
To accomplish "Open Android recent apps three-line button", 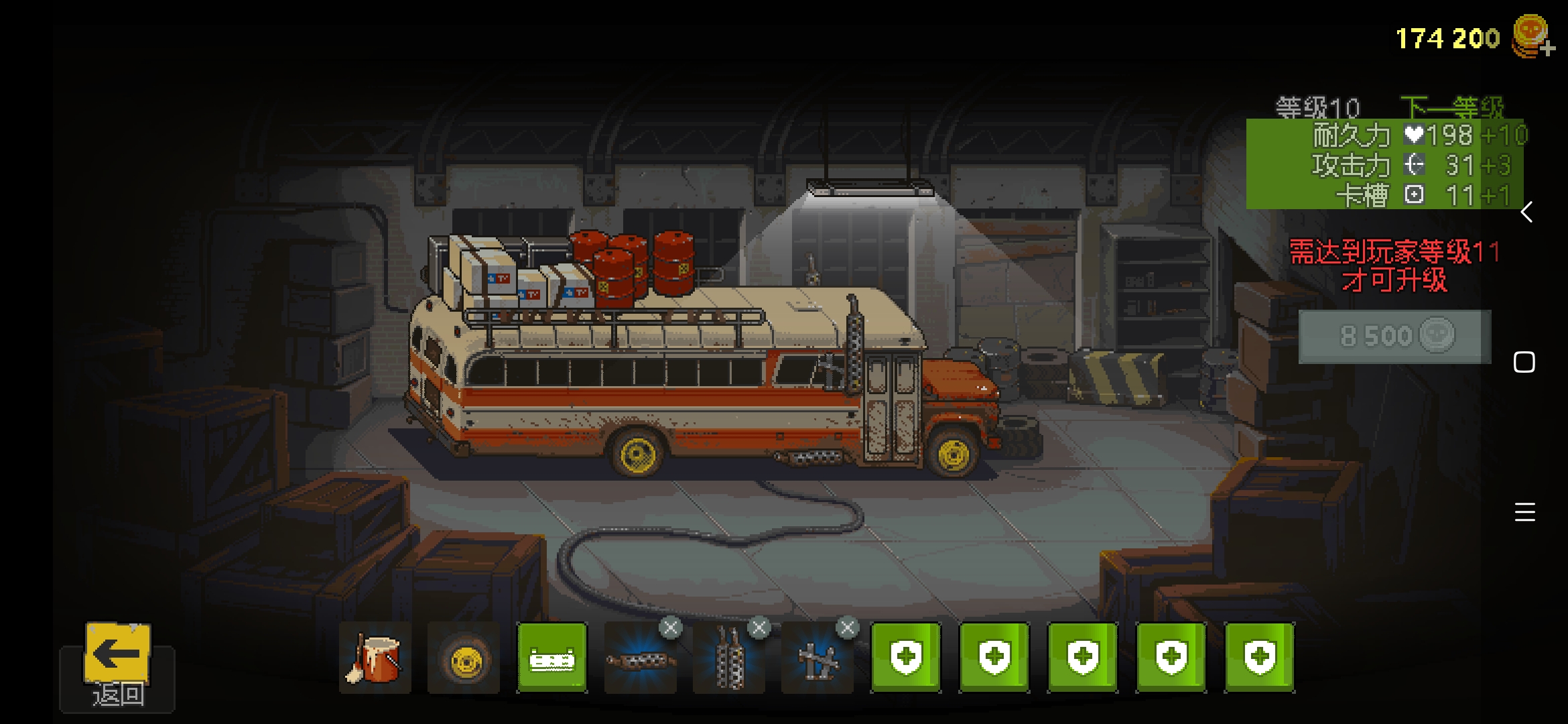I will (1524, 512).
